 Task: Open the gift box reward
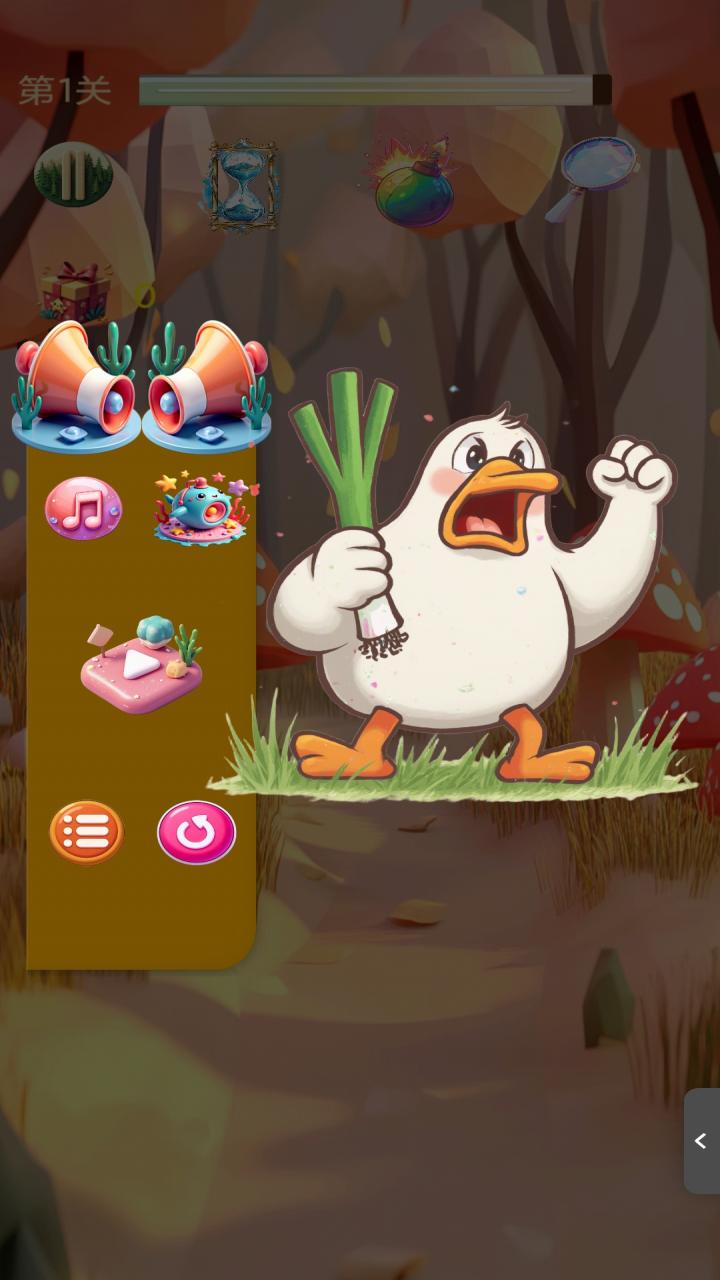pos(75,291)
